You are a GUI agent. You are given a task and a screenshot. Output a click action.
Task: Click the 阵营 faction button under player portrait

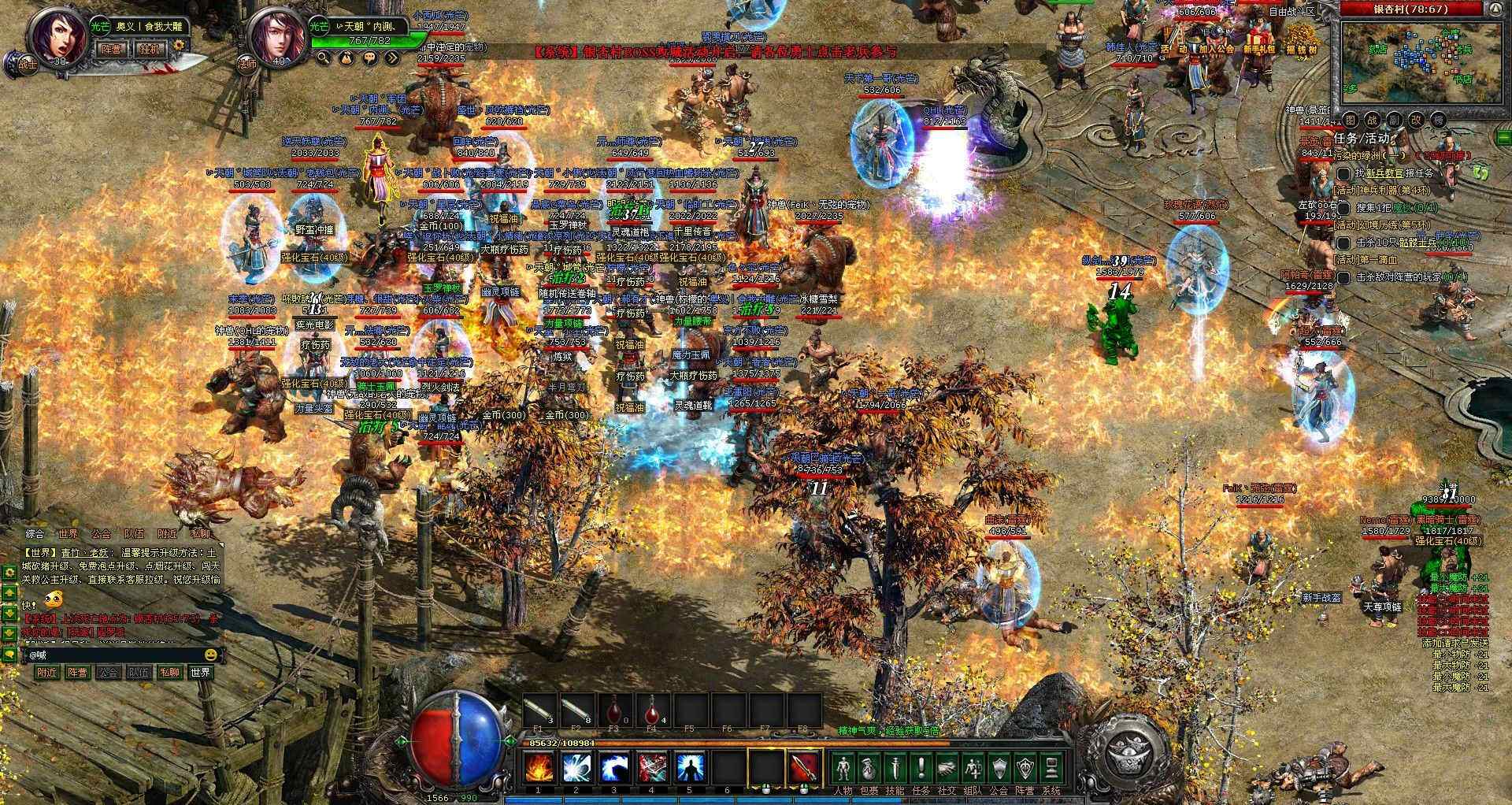pyautogui.click(x=112, y=48)
